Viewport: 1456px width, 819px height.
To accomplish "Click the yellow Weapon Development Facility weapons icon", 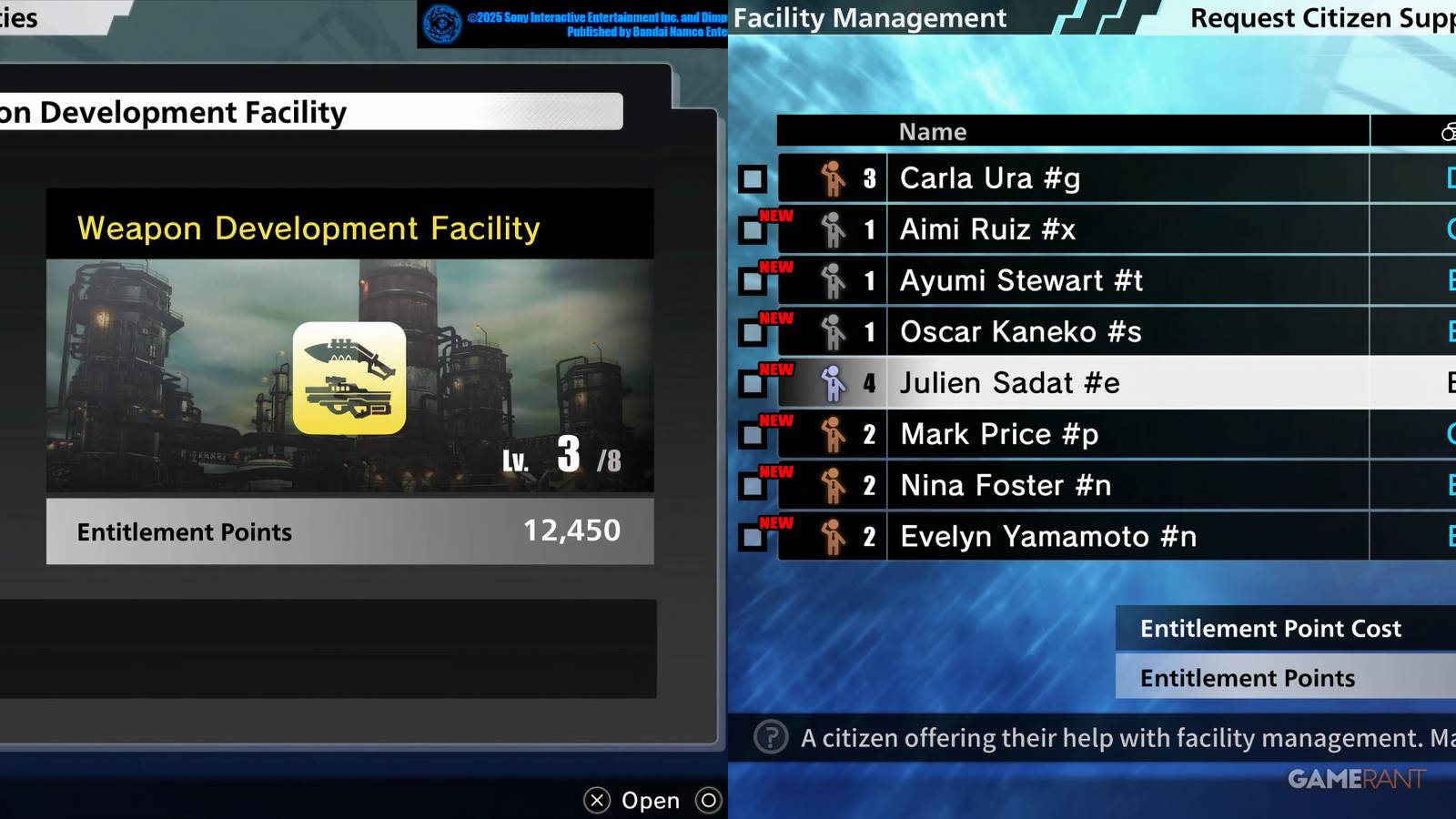I will (349, 377).
